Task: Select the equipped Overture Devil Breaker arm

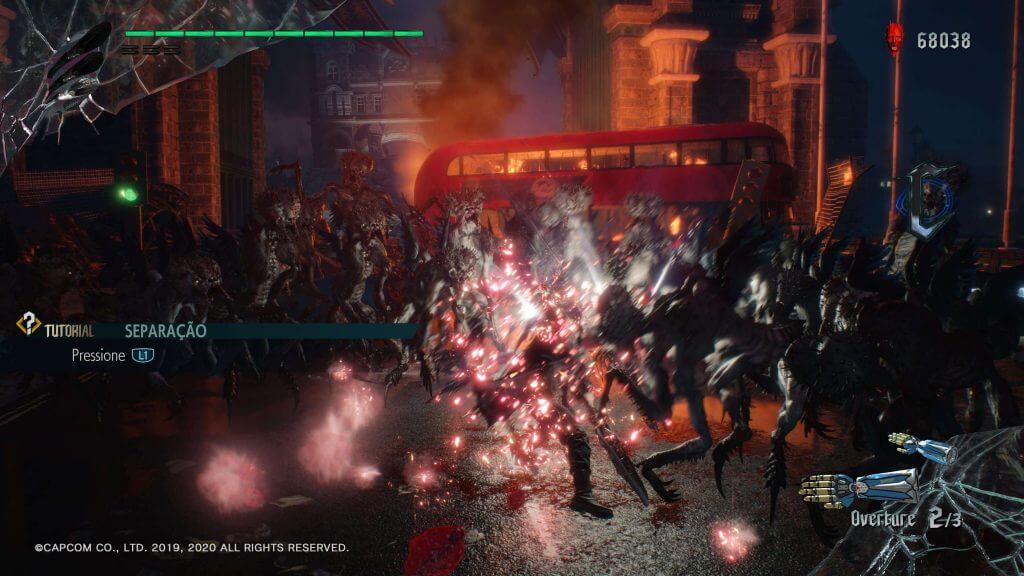Action: tap(860, 486)
